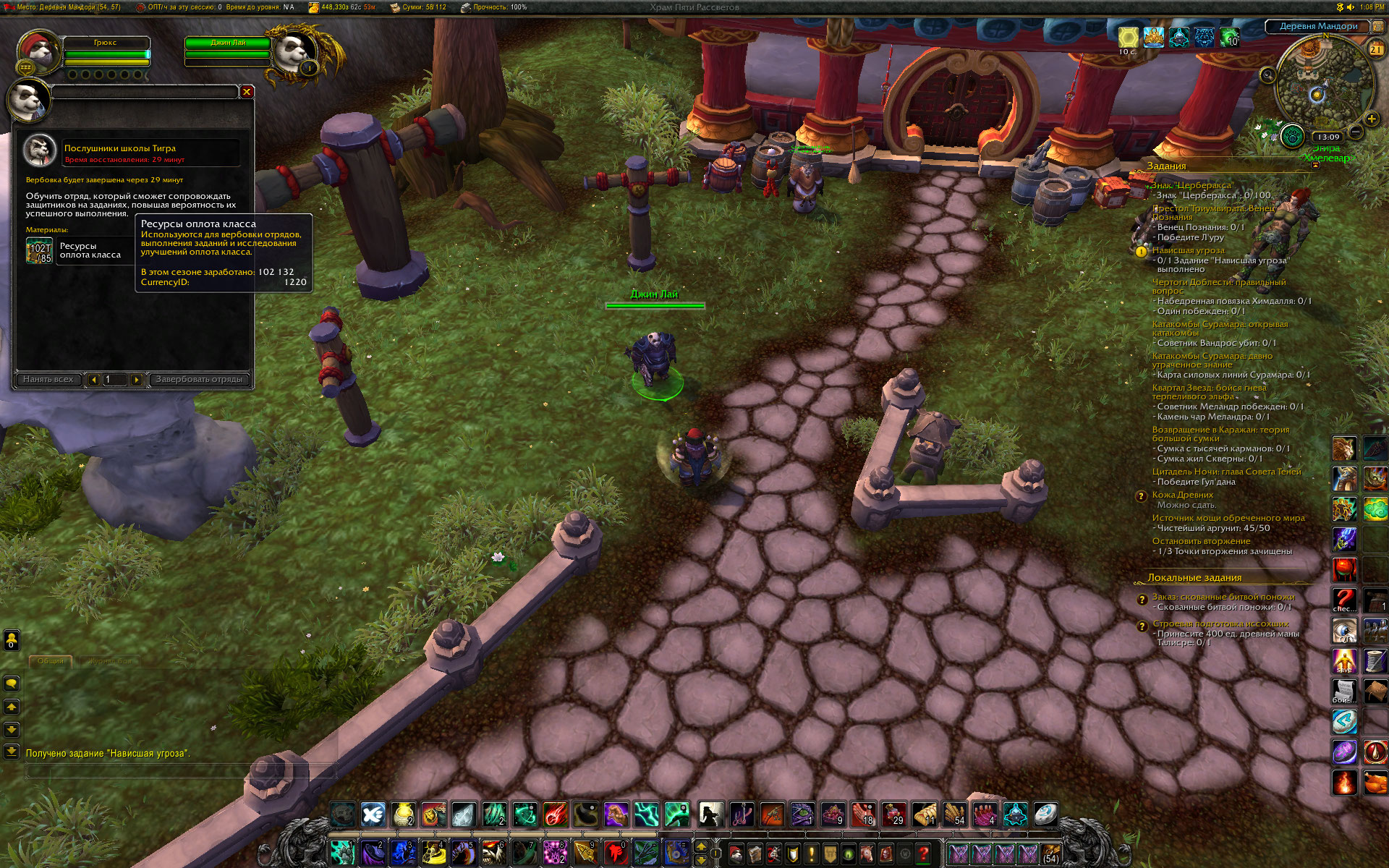The width and height of the screenshot is (1389, 868).
Task: Select the 'Нависшая угроза' quest in tracker
Action: point(1188,250)
